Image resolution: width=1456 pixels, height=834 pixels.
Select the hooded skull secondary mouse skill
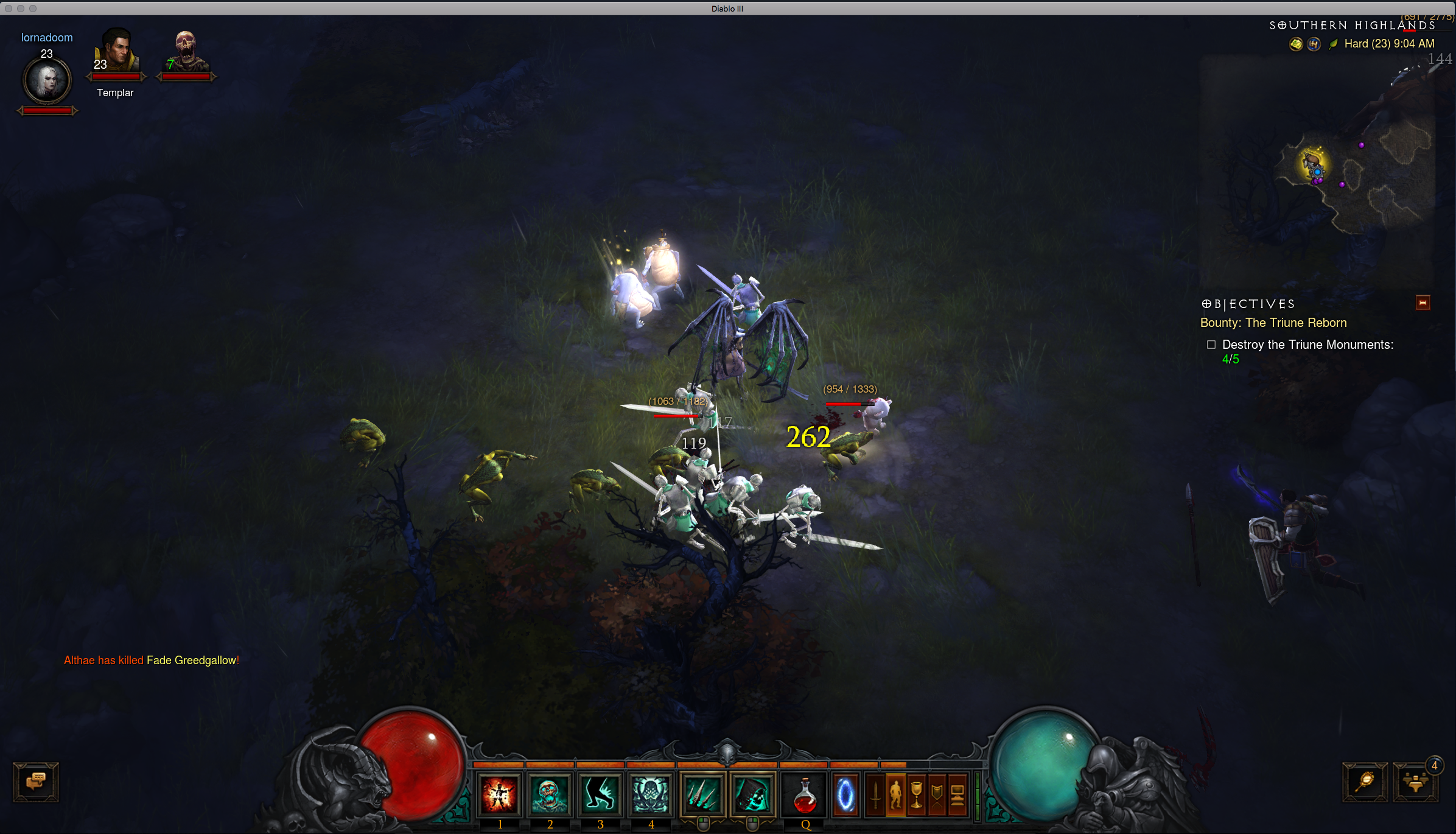tap(752, 794)
